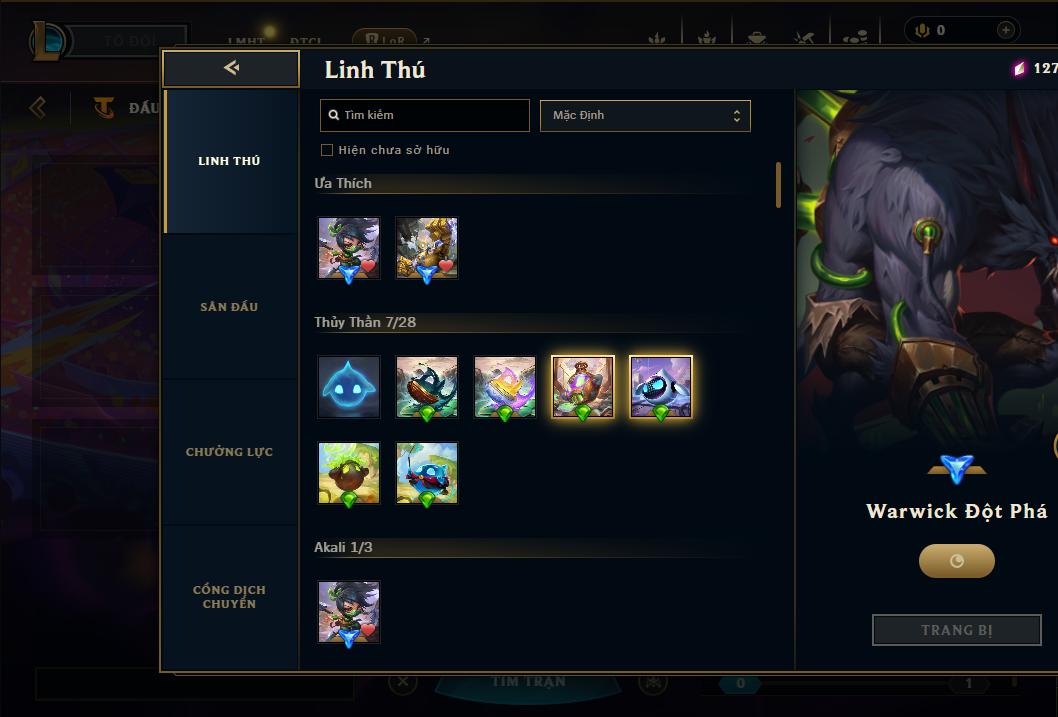Switch to the Linh Thú tab
Image resolution: width=1058 pixels, height=717 pixels.
pos(229,161)
